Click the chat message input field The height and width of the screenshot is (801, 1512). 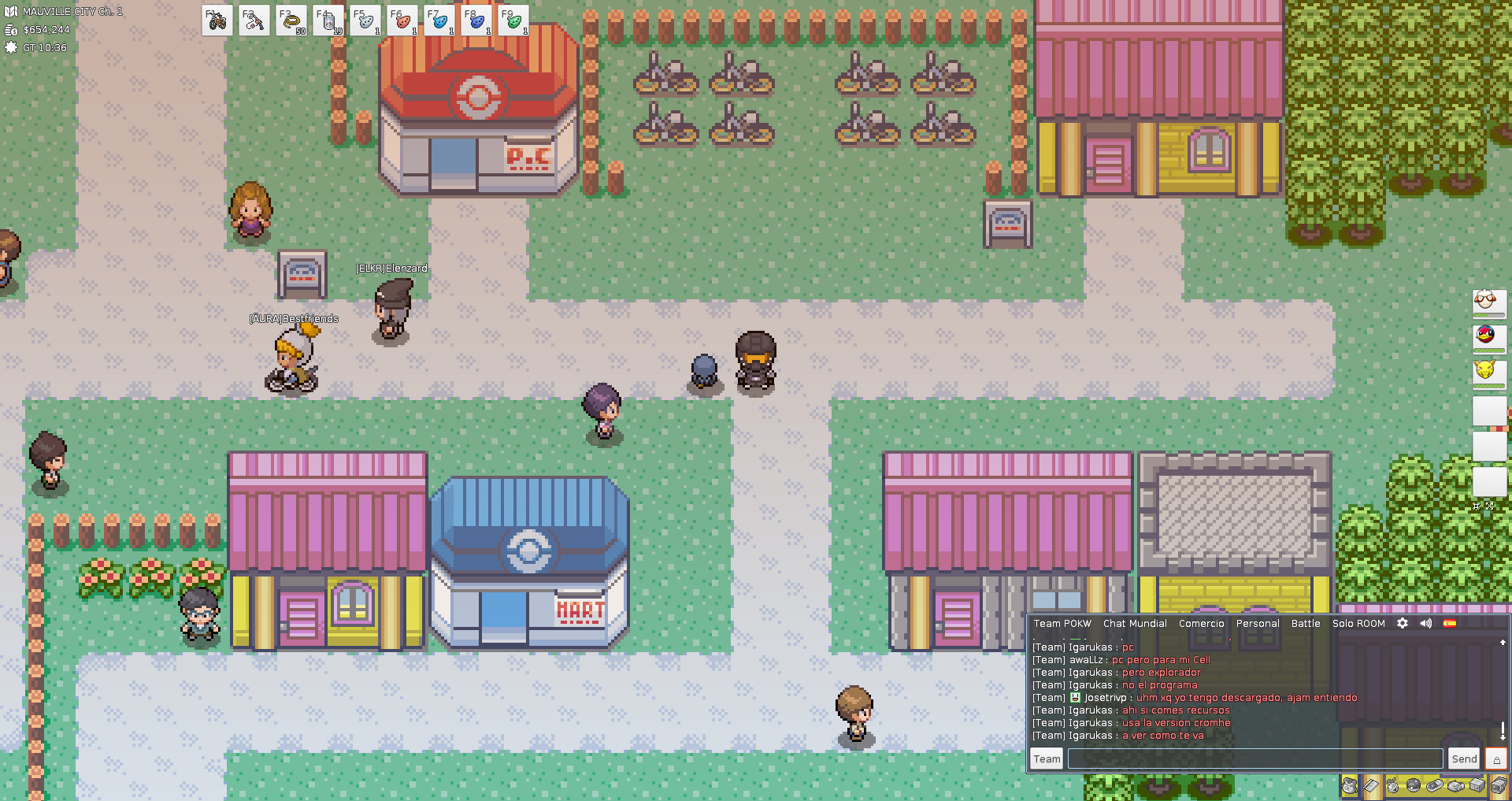pos(1254,759)
